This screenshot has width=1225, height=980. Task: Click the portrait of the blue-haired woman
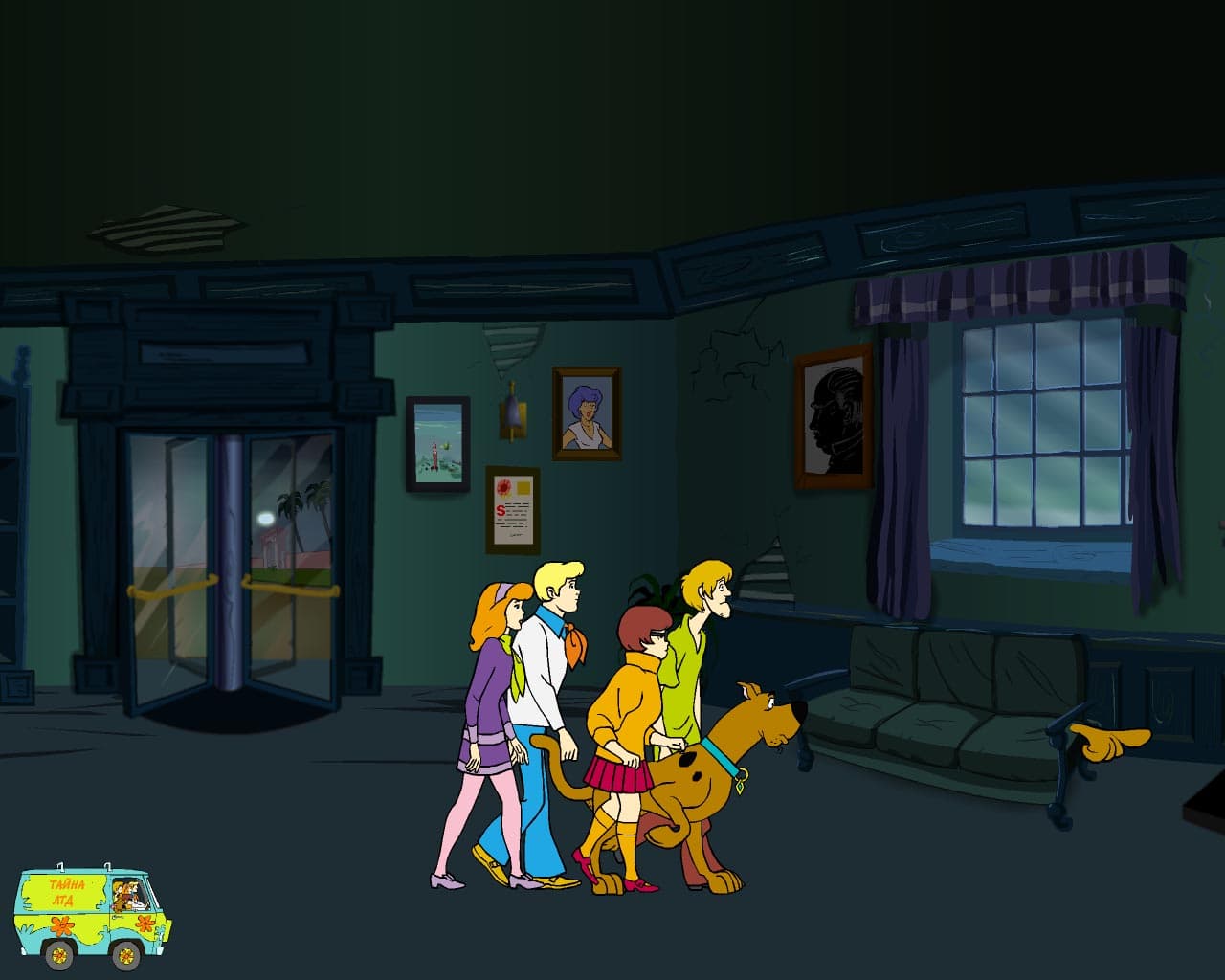[586, 412]
